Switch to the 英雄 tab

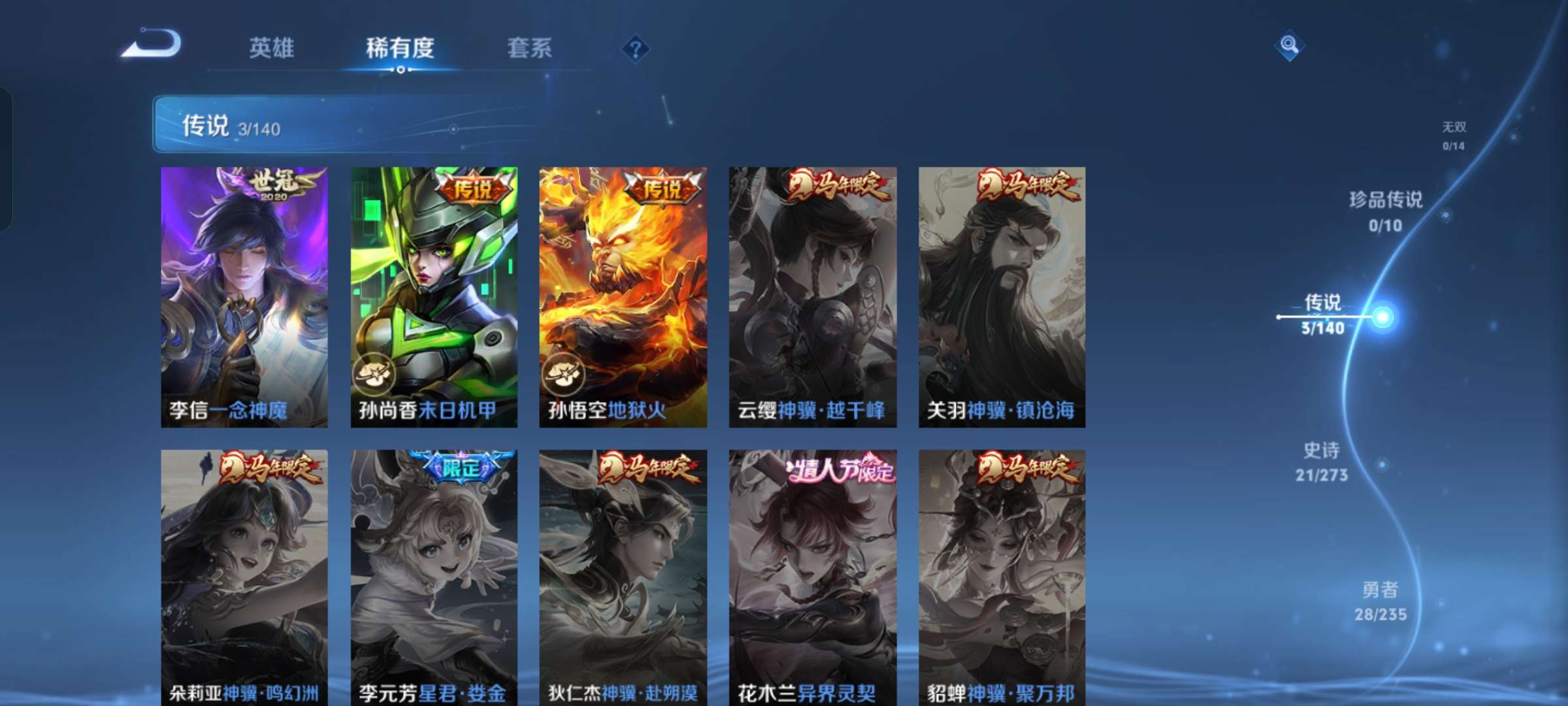272,48
